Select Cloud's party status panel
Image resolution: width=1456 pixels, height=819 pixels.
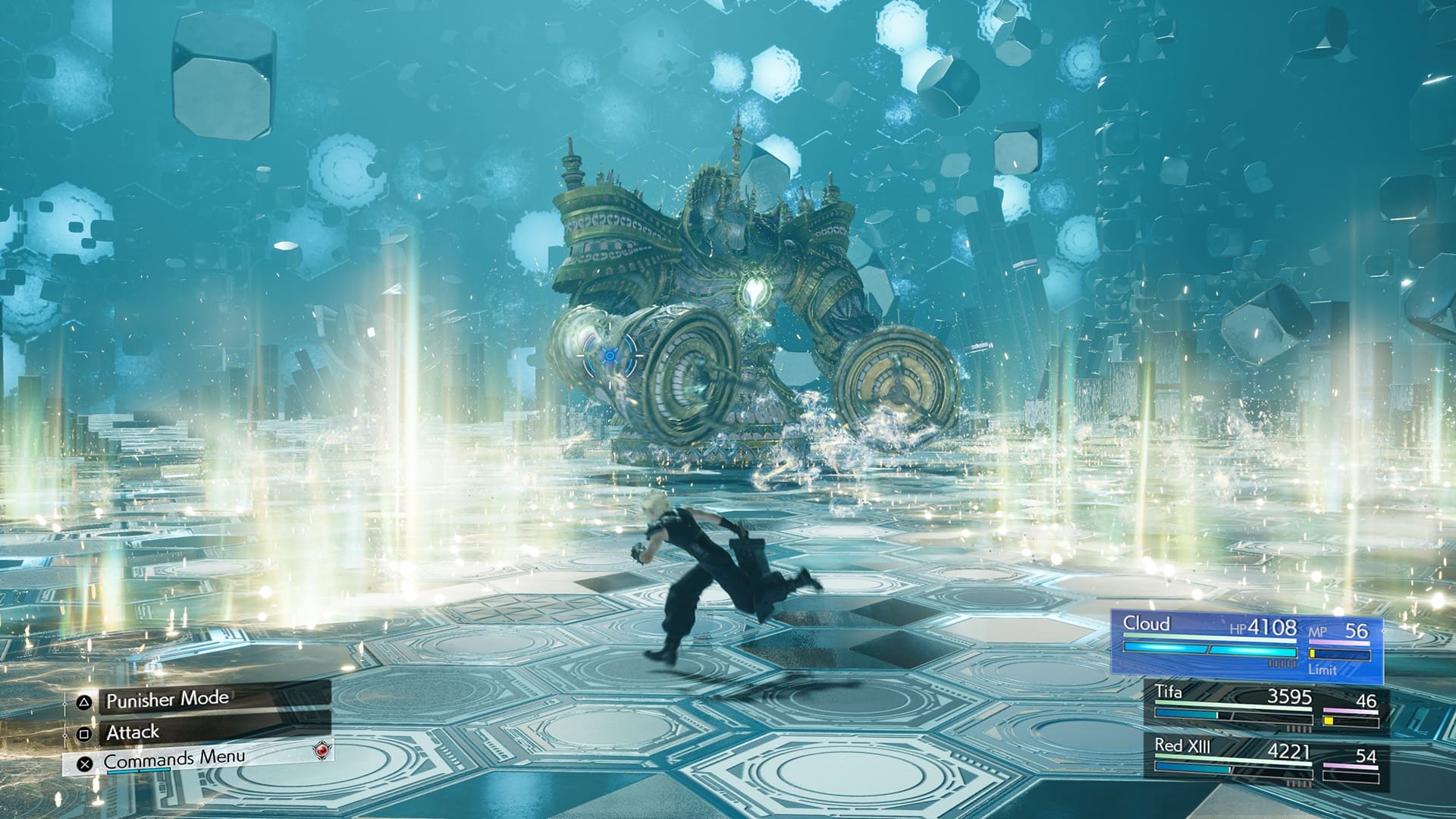(x=1246, y=645)
